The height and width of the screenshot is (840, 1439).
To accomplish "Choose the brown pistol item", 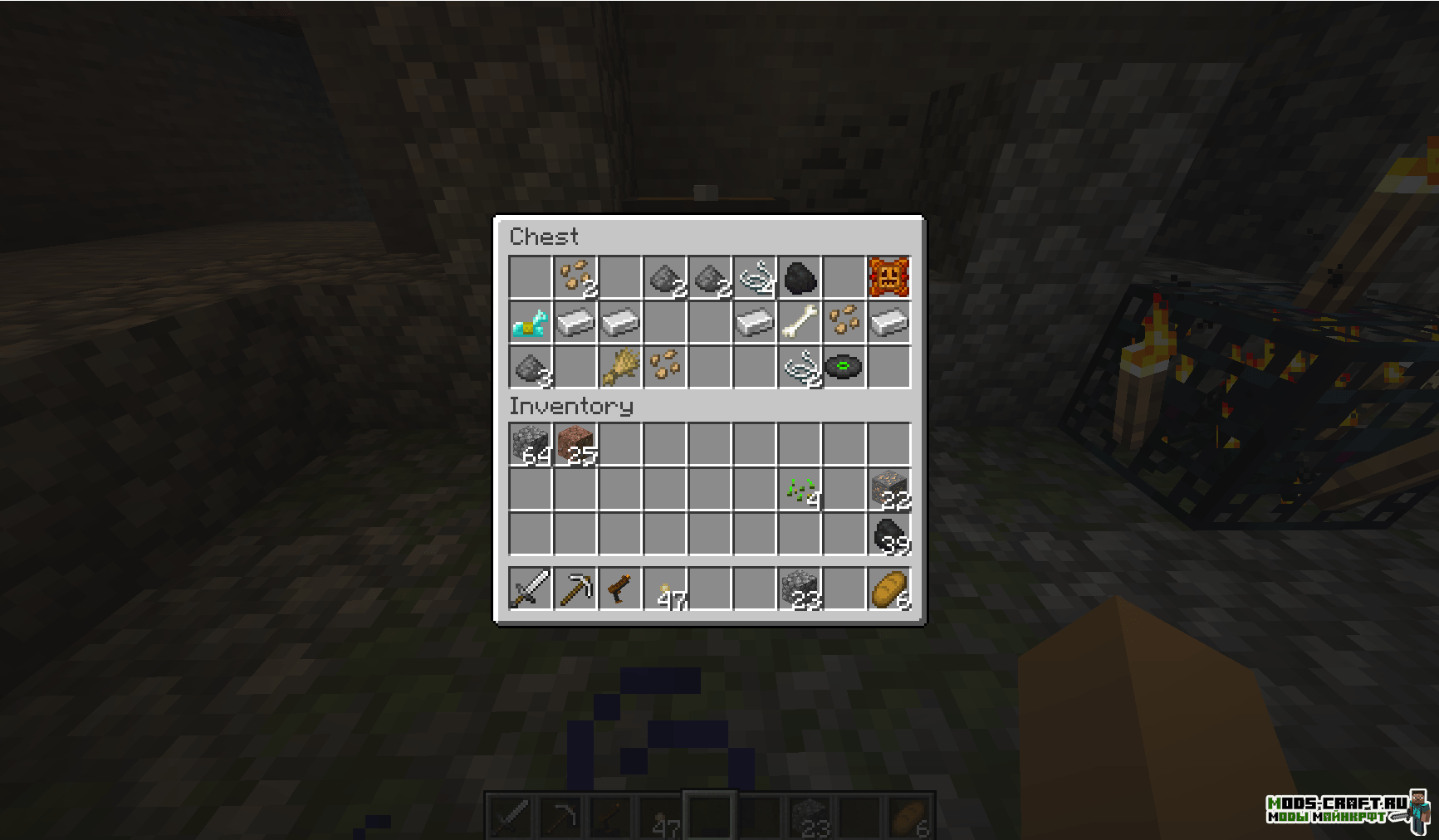I will click(620, 589).
